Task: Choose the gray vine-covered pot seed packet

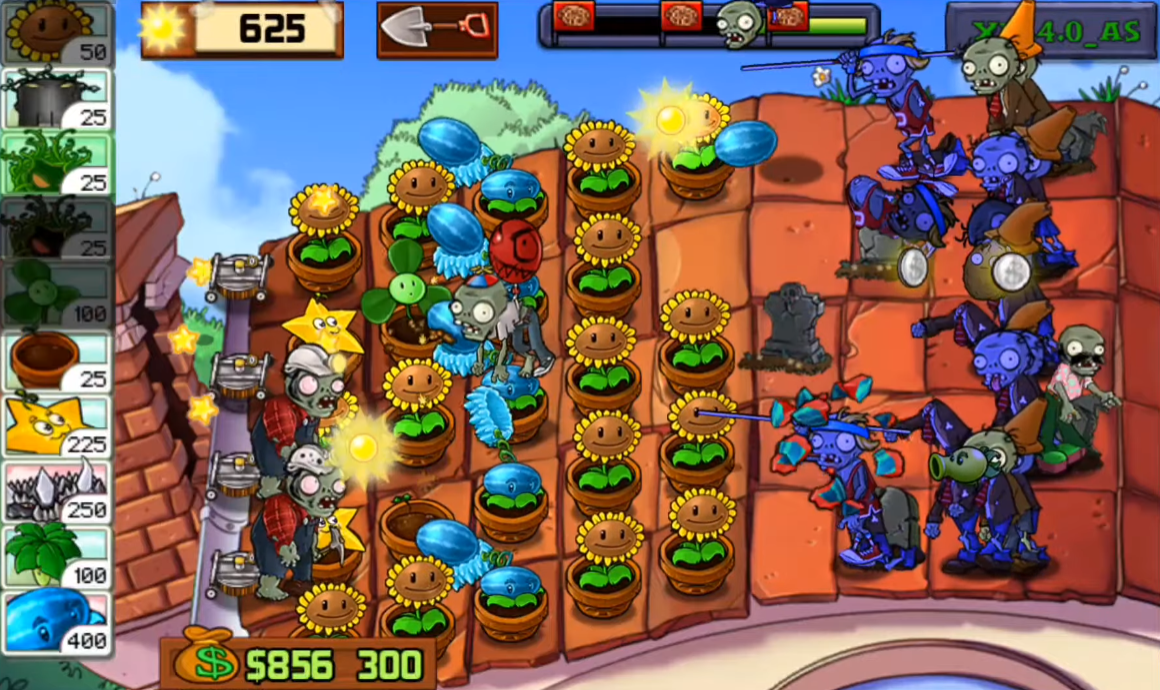Action: point(57,99)
